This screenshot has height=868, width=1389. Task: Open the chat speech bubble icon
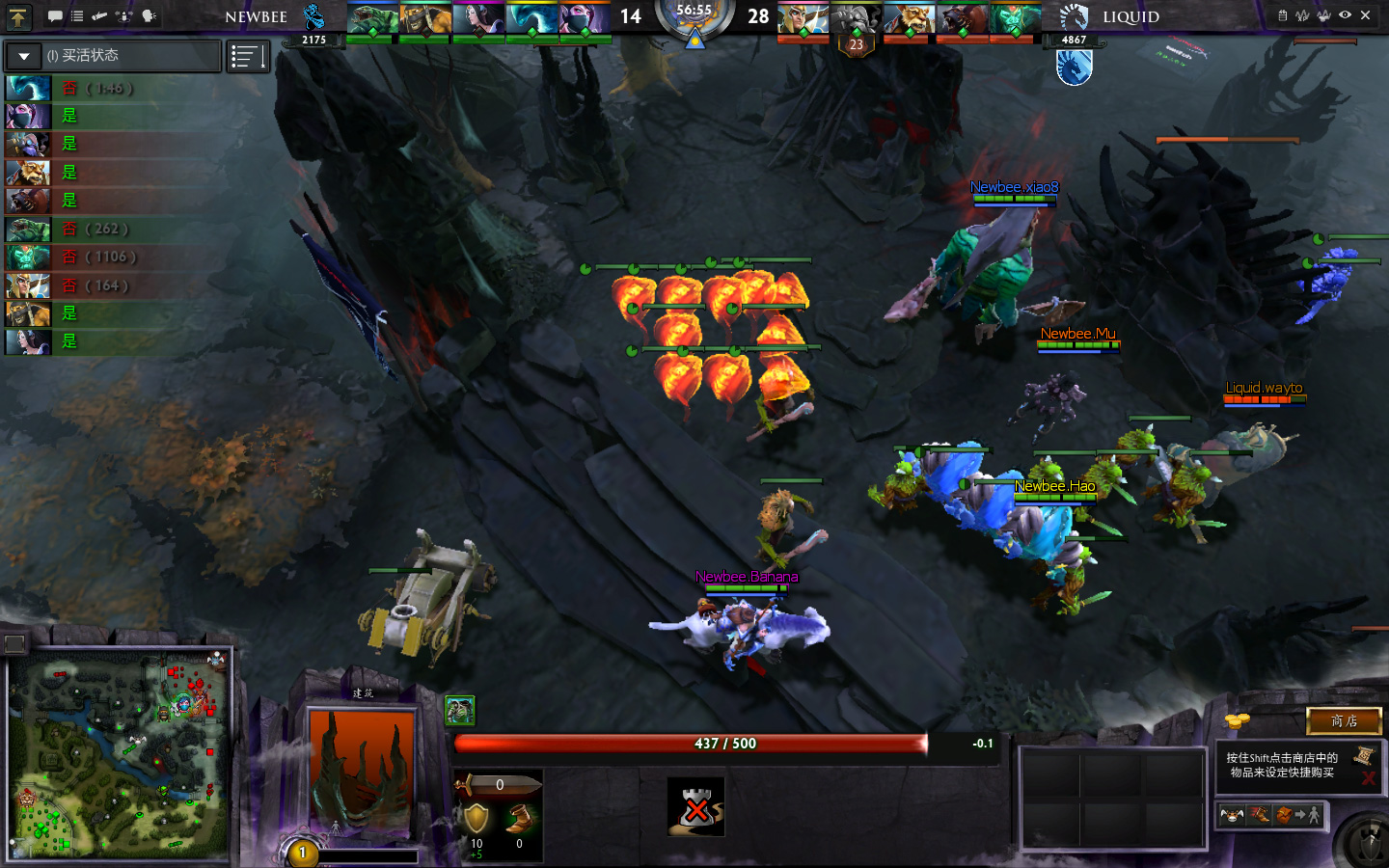pyautogui.click(x=55, y=16)
